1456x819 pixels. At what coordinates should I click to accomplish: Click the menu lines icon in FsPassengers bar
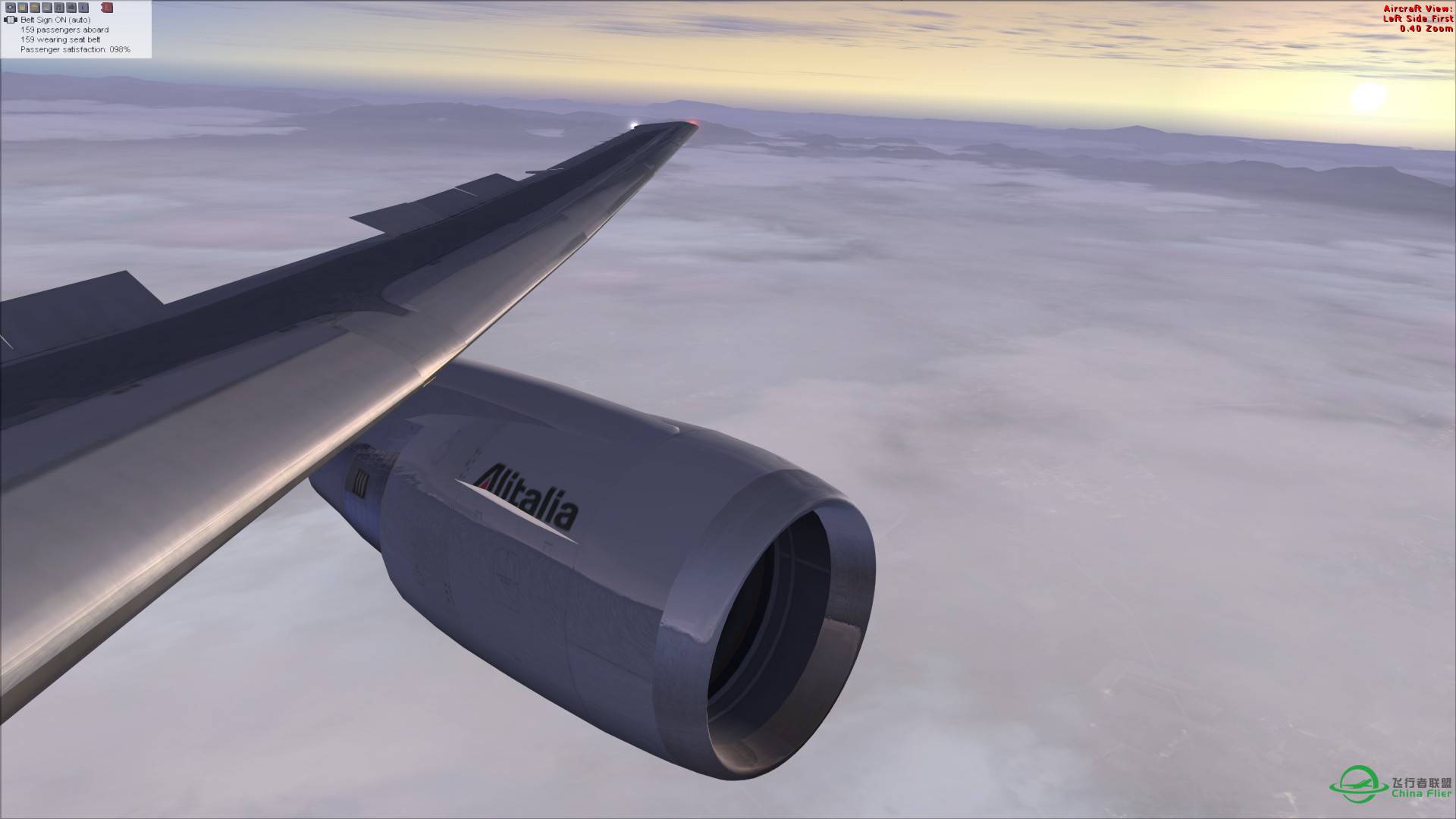point(47,8)
